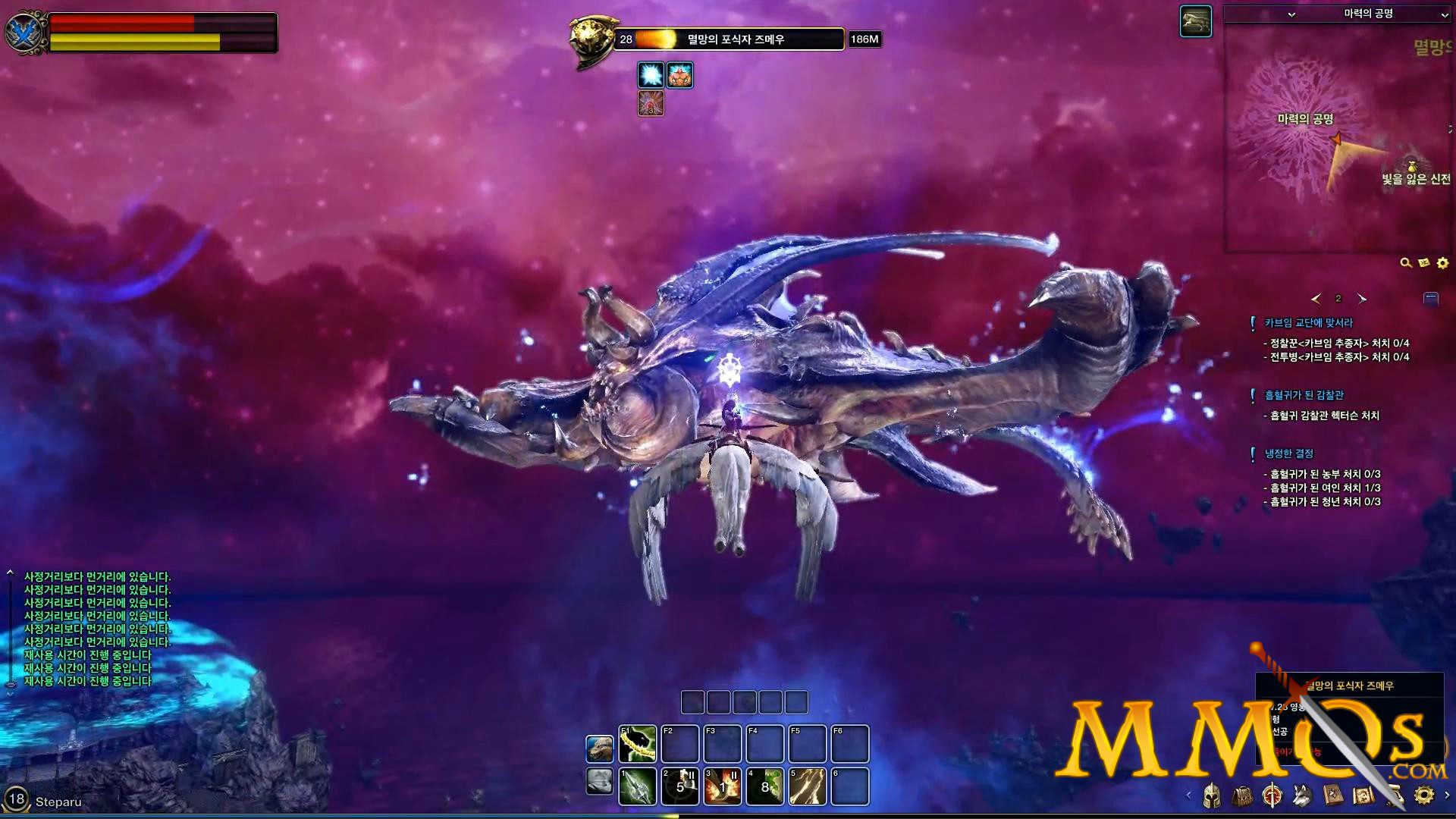This screenshot has width=1456, height=819.
Task: Select the wolf head mounts icon
Action: tap(1301, 796)
